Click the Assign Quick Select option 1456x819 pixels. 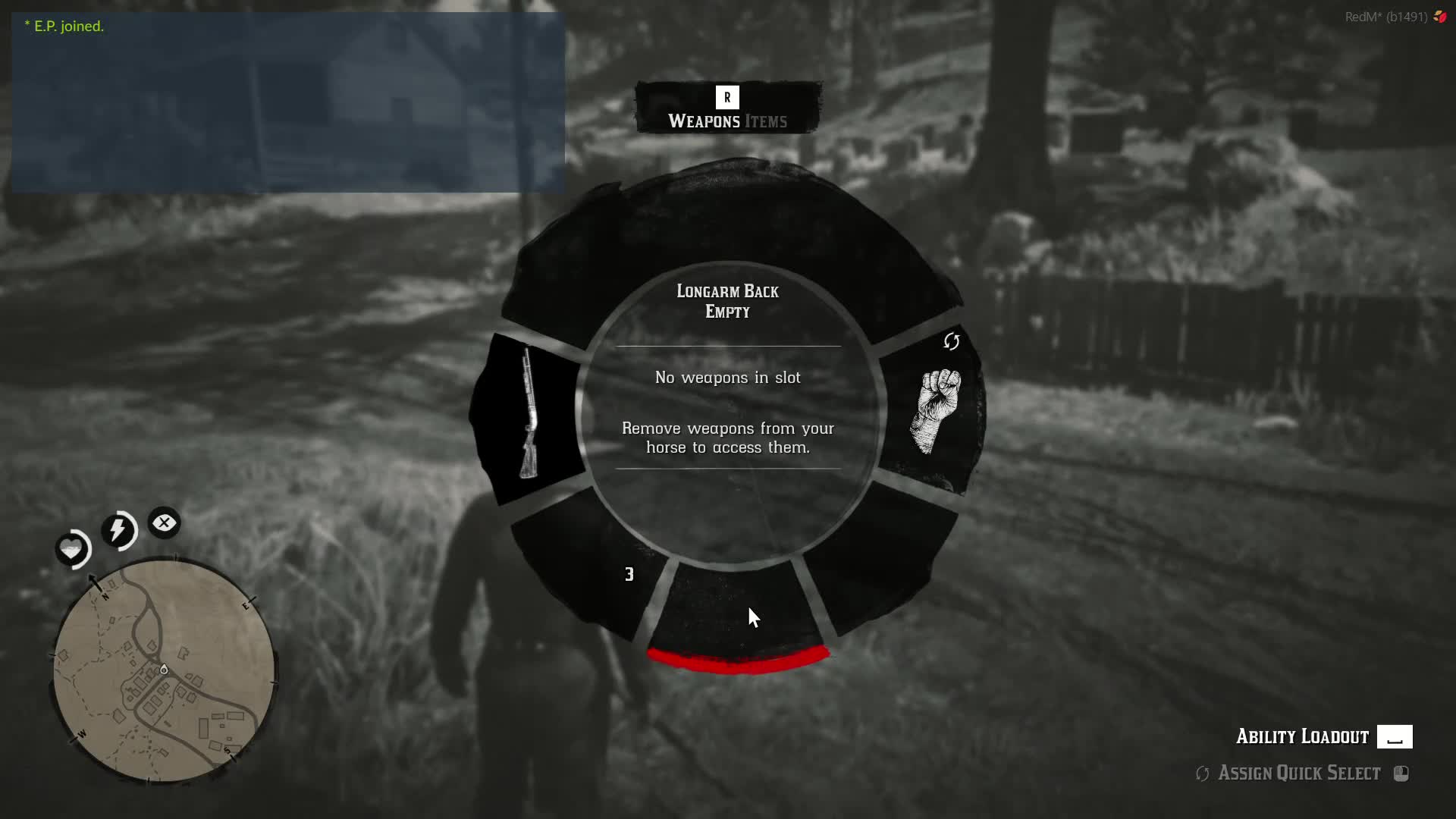[x=1299, y=773]
